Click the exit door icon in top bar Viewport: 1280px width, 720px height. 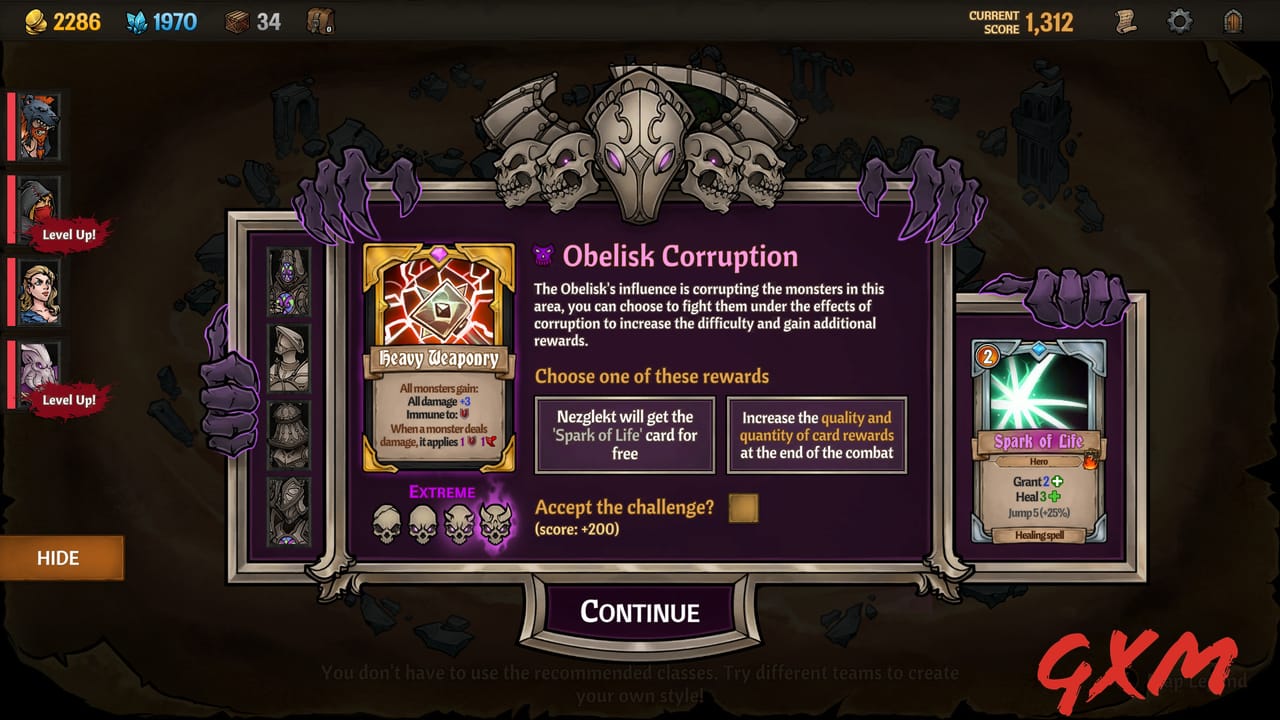1232,21
